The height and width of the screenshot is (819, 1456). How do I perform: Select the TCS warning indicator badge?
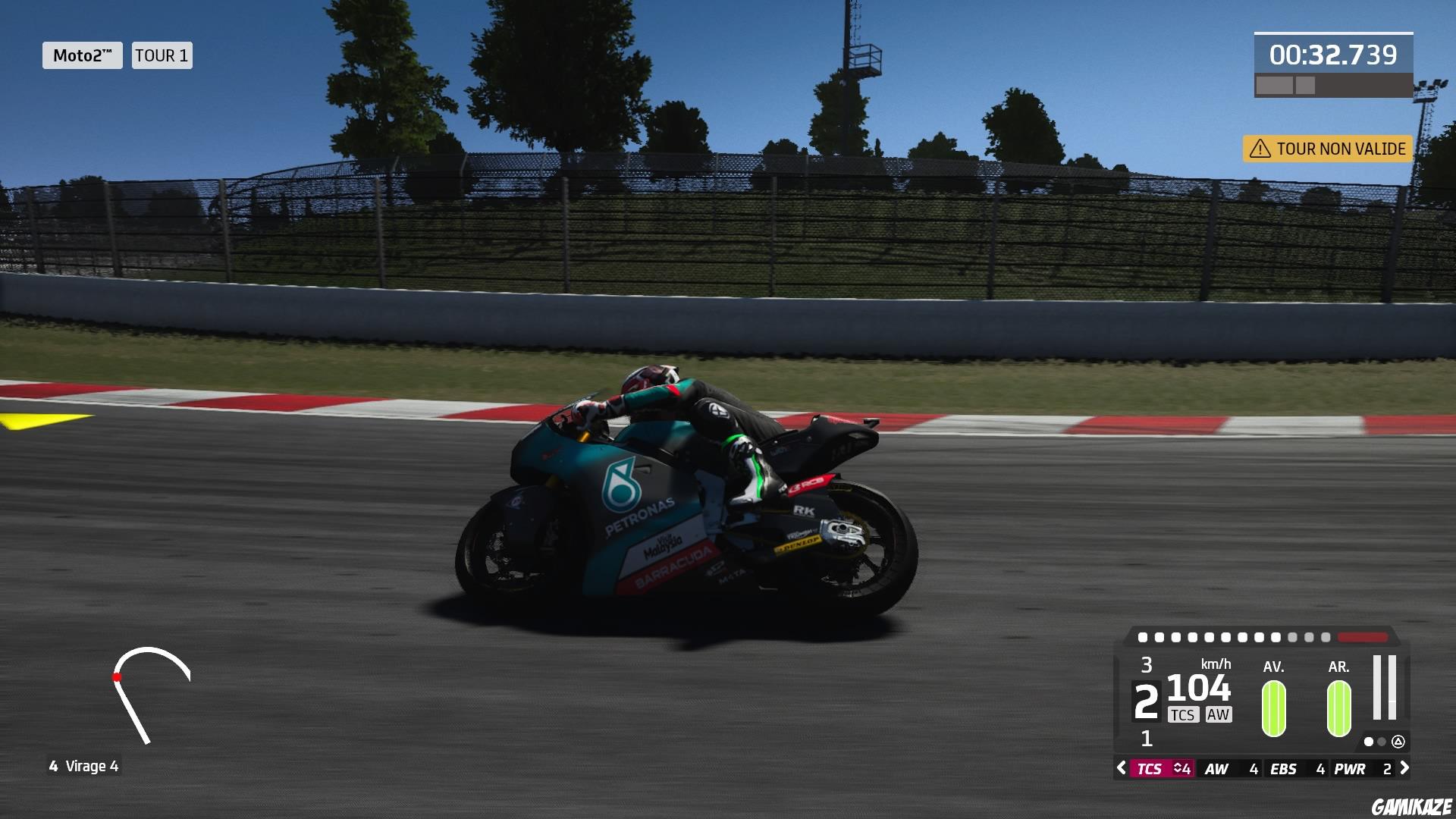pos(1184,715)
